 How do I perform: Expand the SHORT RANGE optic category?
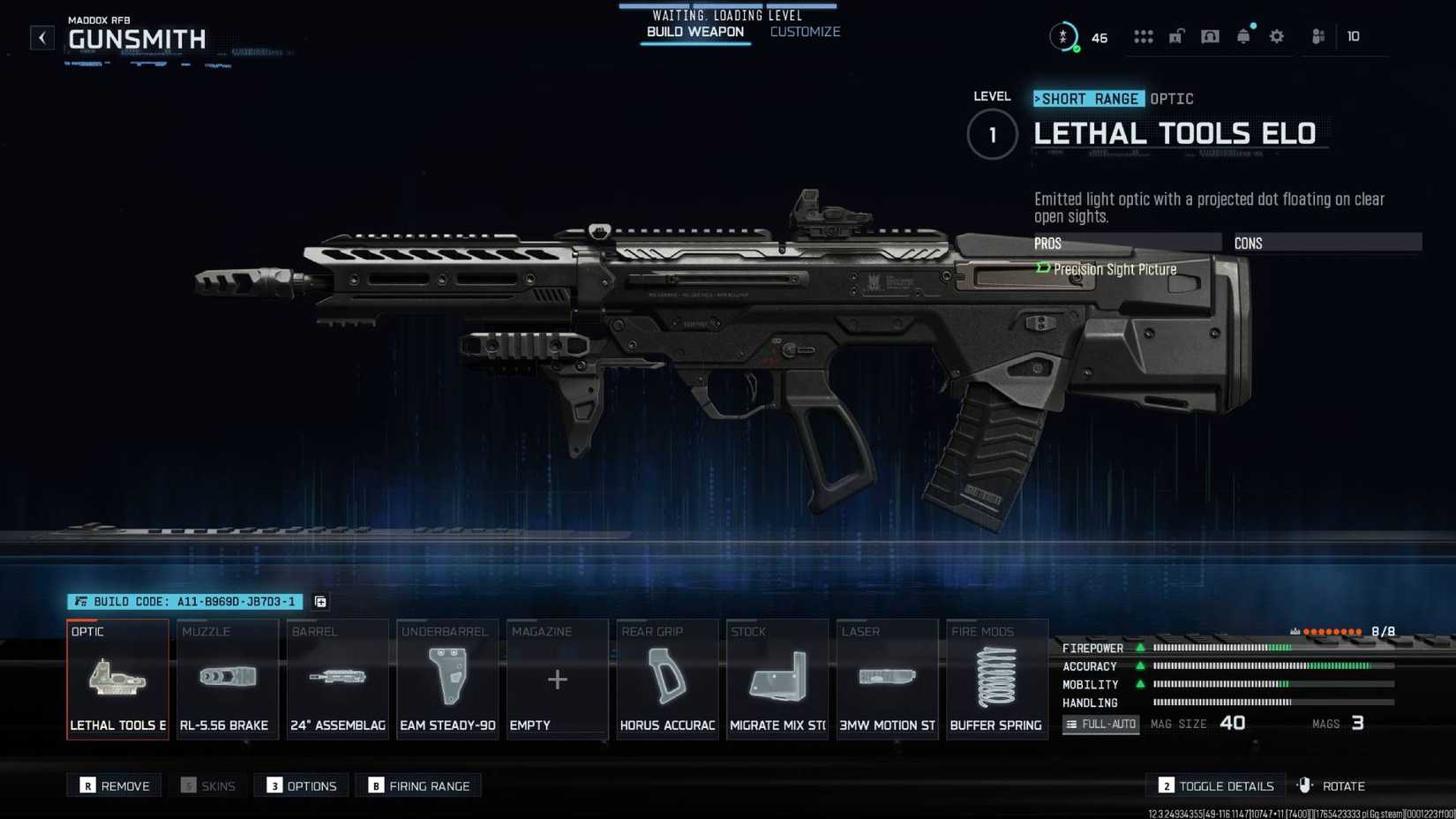point(1088,98)
